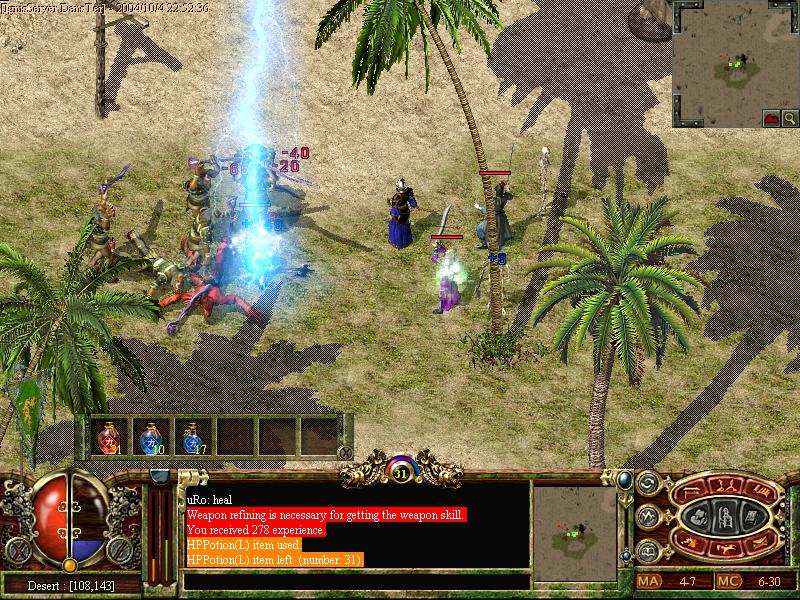Click the mountain-peaks round button
The image size is (800, 600).
[647, 517]
